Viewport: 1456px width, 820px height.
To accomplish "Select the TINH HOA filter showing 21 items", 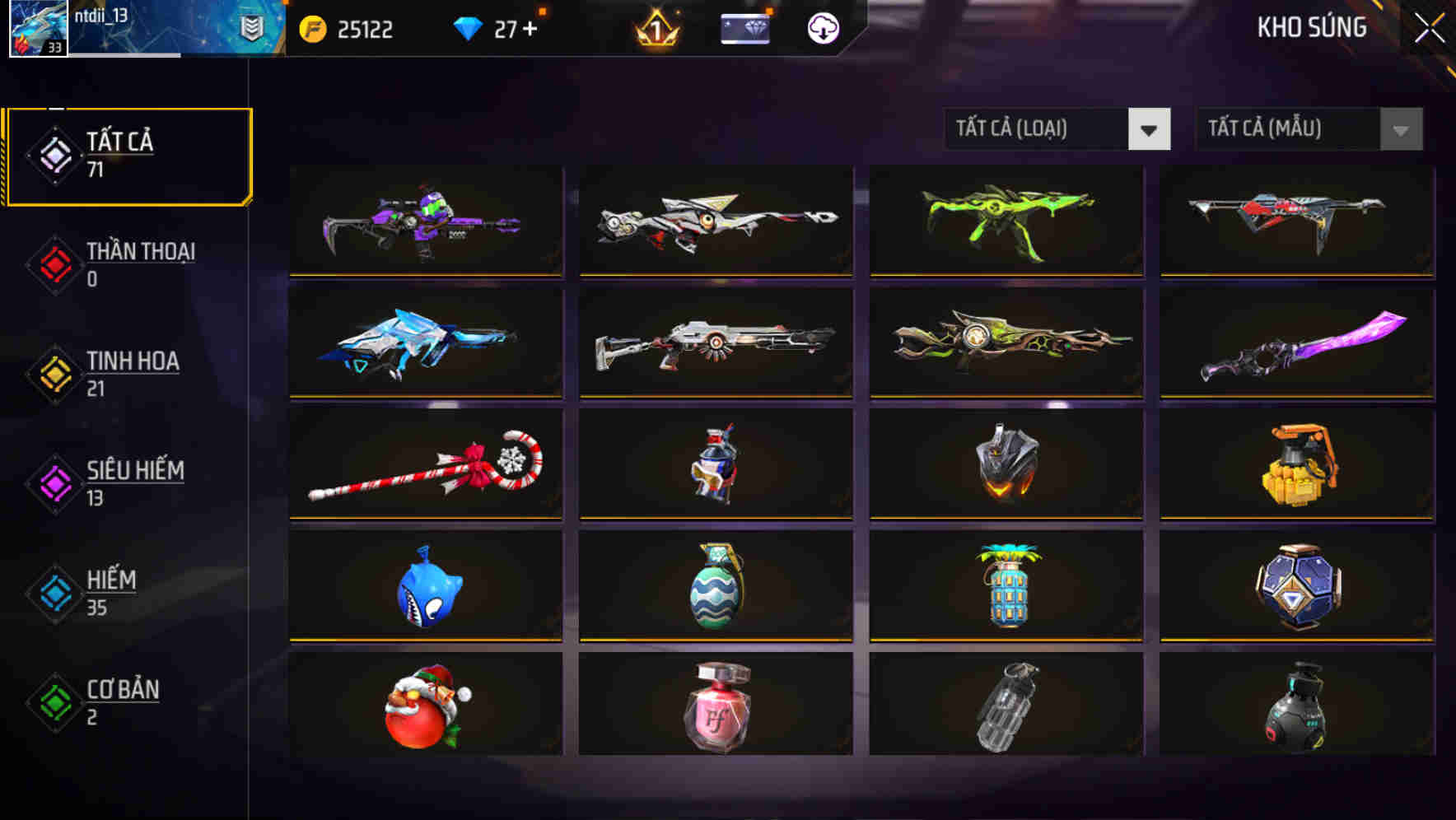I will pyautogui.click(x=132, y=373).
